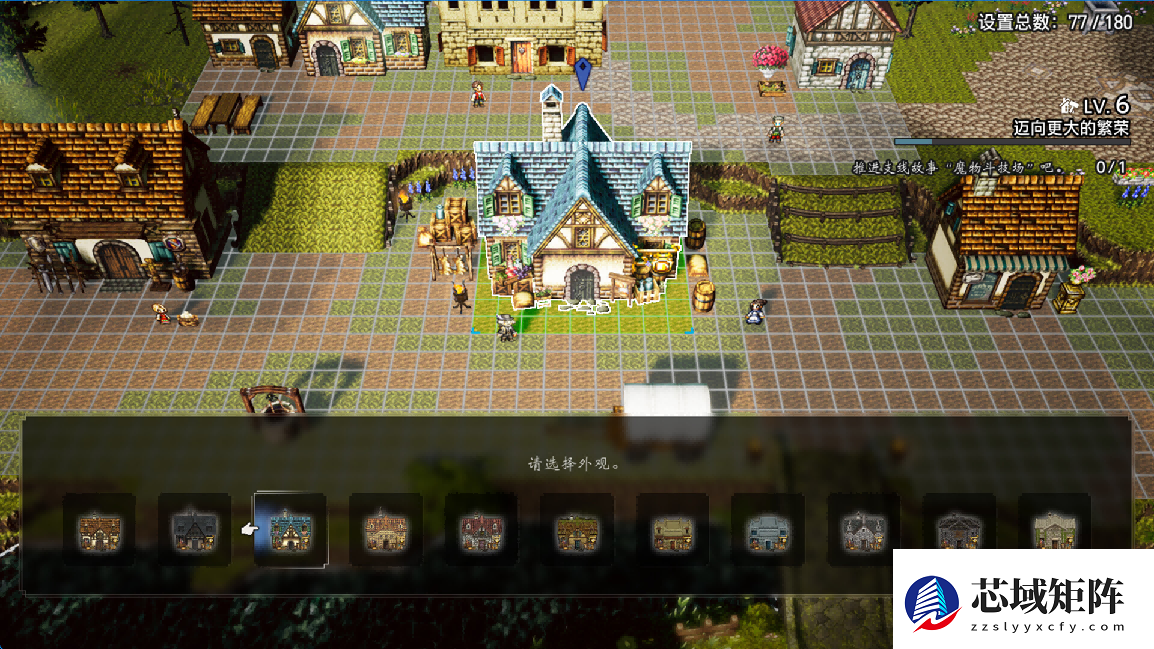Screen dimensions: 1154x649
Task: Open the 迈向更大的繁荣 objective tracker
Action: [x=1070, y=128]
